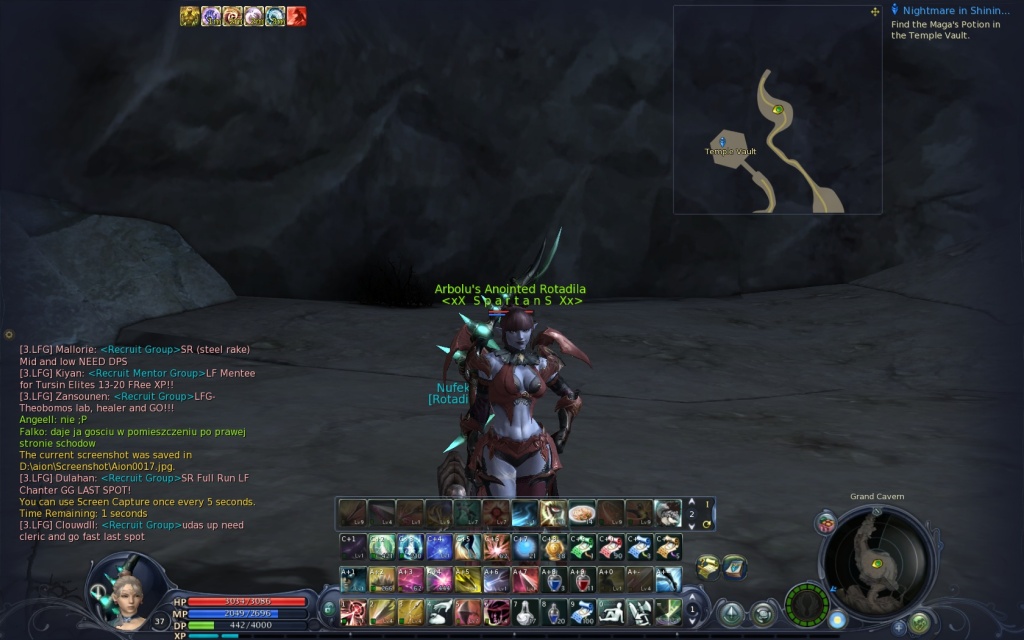Screen dimensions: 1024x640
Task: Click the player character portrait
Action: coord(123,590)
